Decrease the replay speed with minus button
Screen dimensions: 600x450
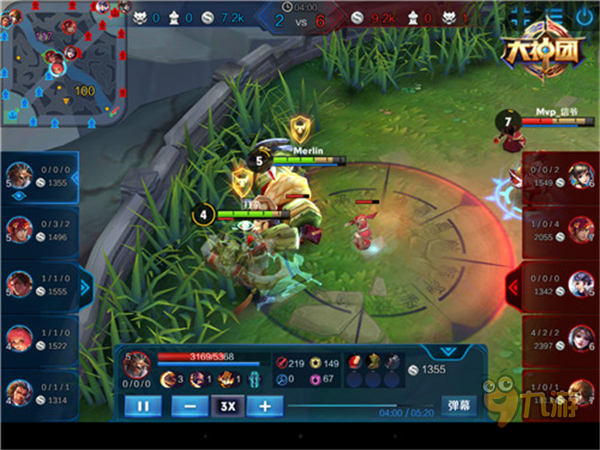189,406
